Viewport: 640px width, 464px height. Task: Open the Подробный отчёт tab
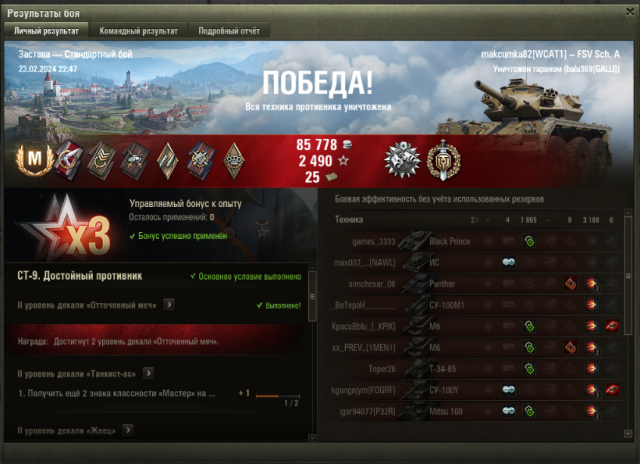pos(229,31)
